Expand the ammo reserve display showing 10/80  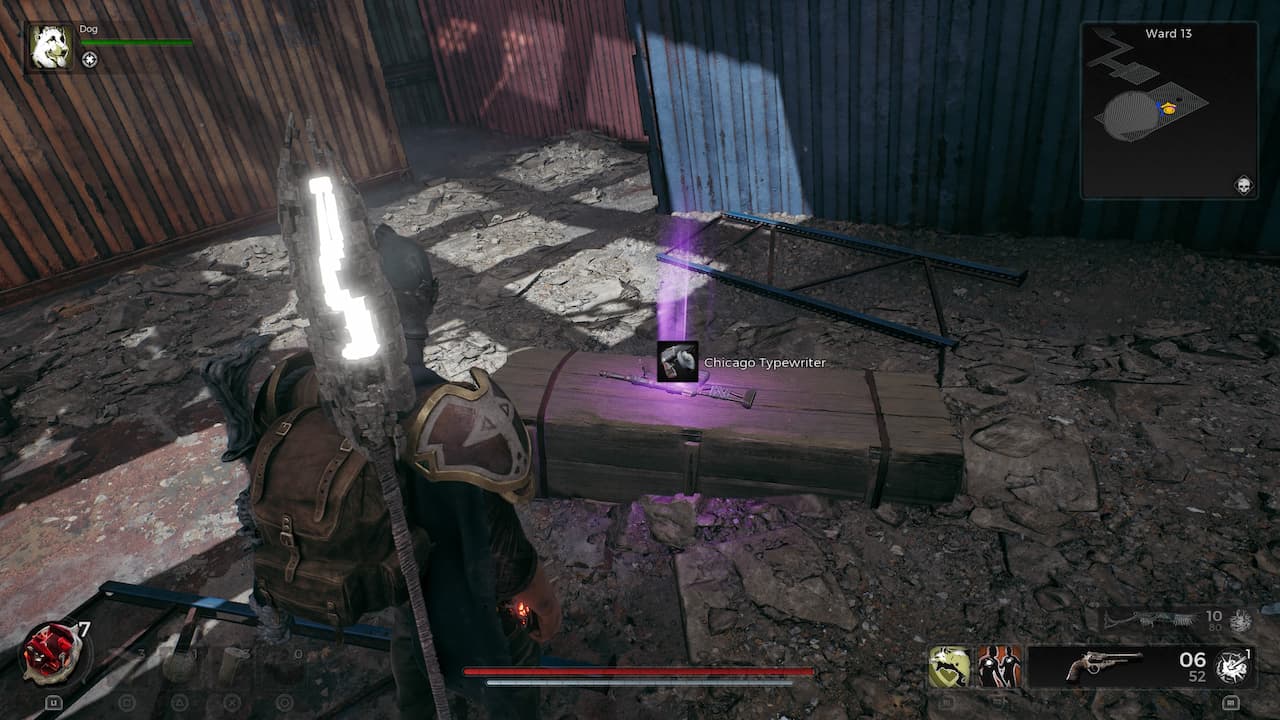point(1215,620)
